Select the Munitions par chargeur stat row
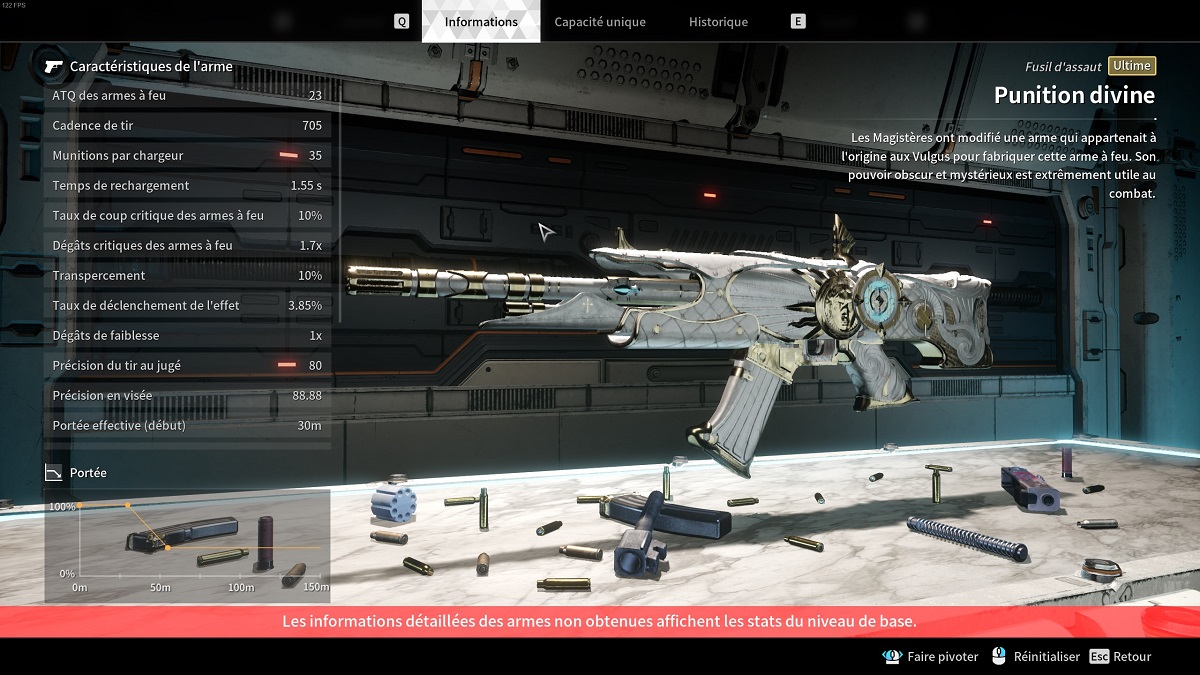 pos(187,156)
